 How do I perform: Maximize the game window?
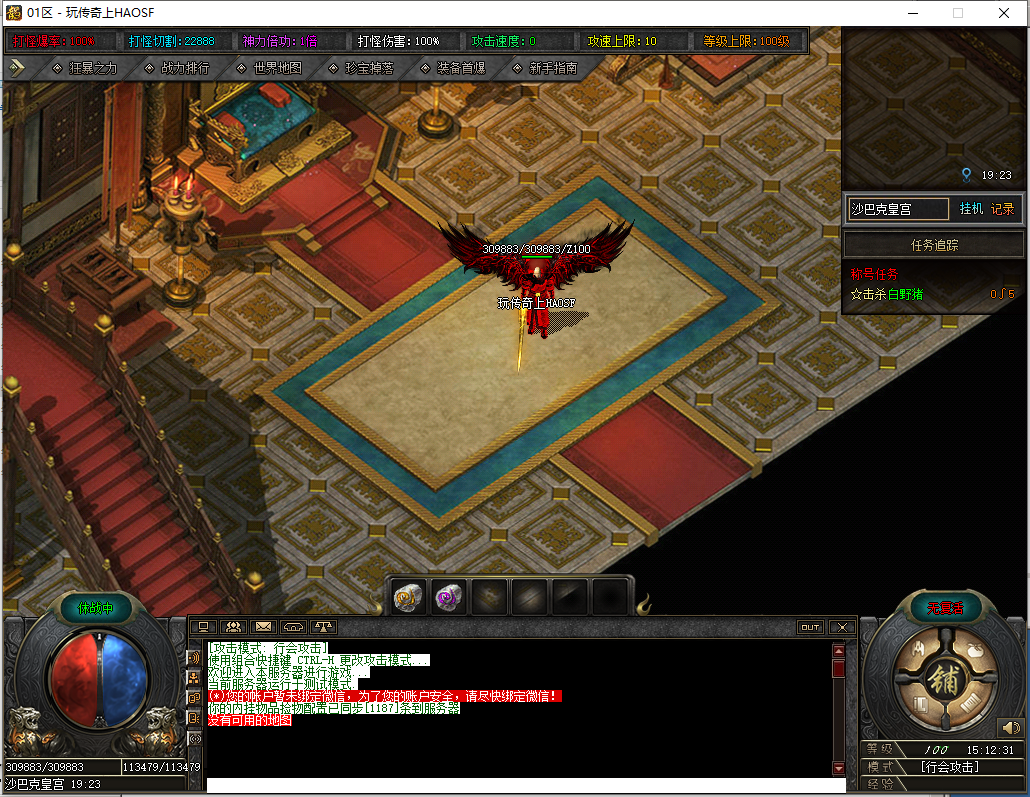(x=958, y=13)
